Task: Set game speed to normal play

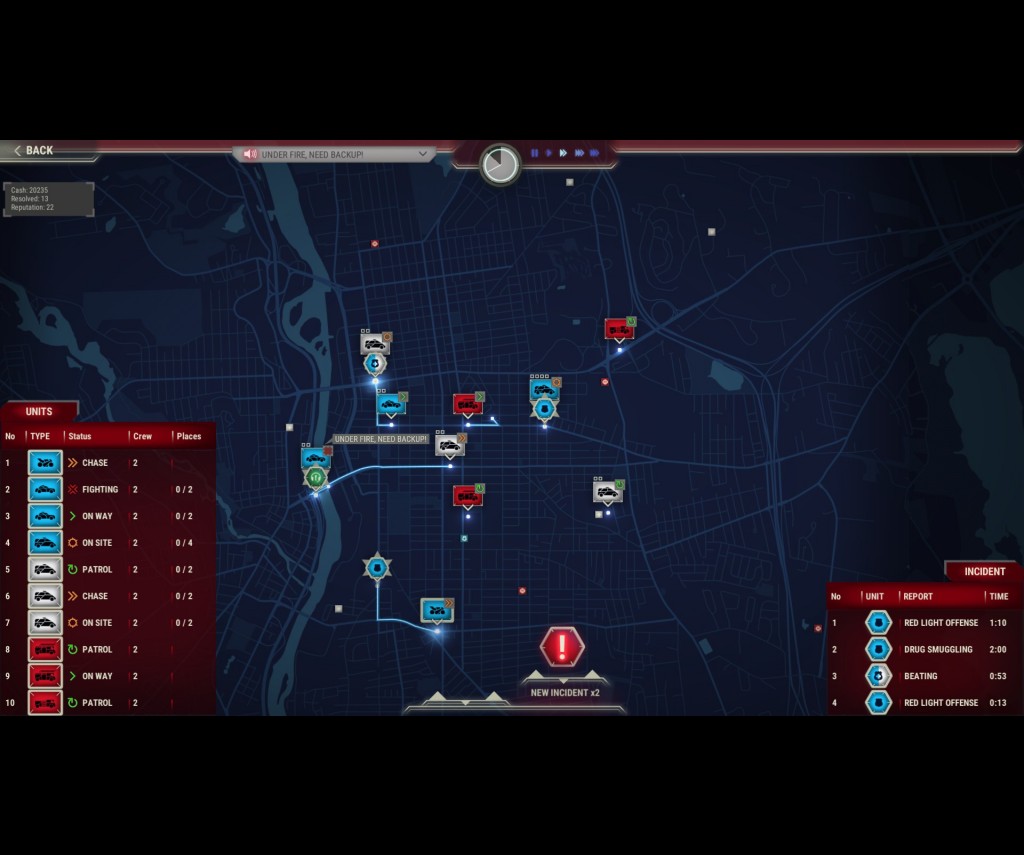Action: [548, 153]
